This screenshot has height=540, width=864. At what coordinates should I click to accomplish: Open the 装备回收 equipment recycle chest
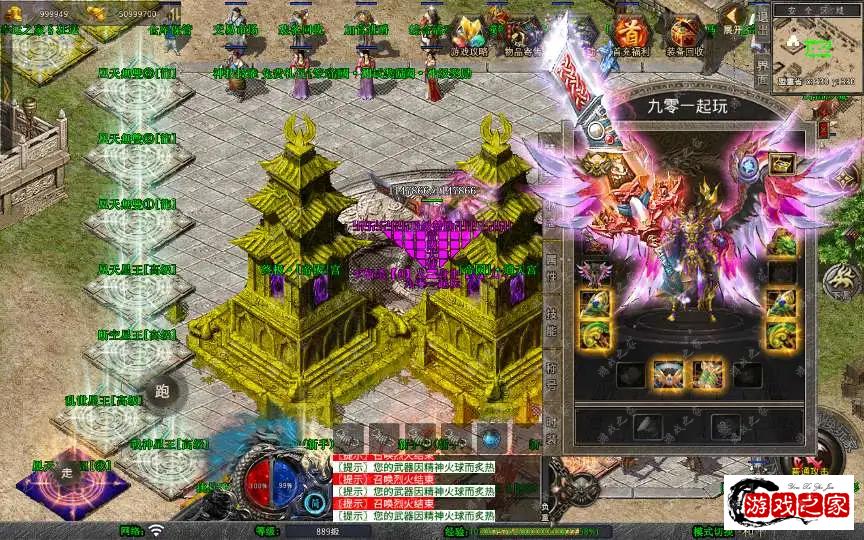point(685,34)
